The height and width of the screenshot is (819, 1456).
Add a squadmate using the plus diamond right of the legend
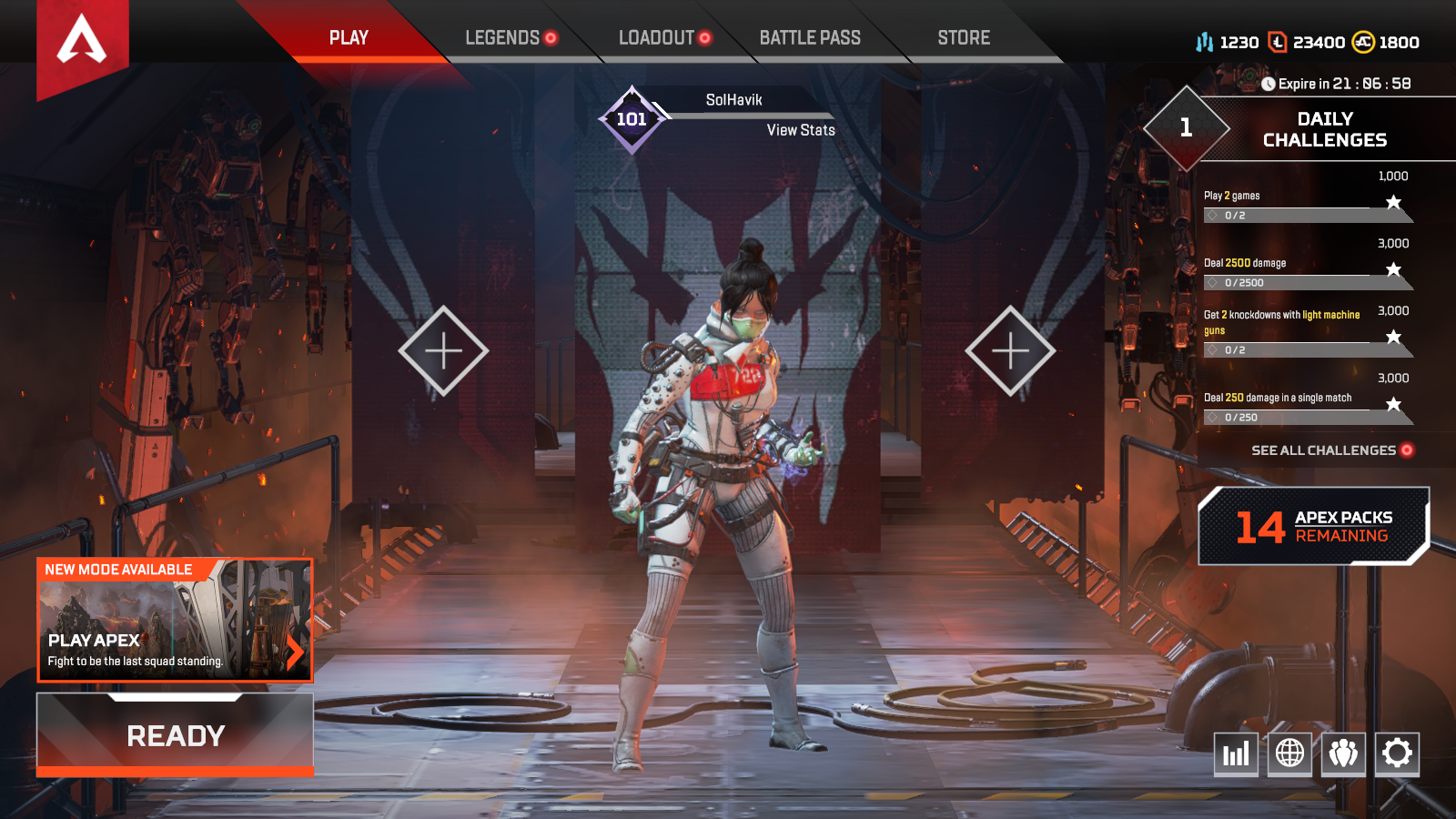1010,350
